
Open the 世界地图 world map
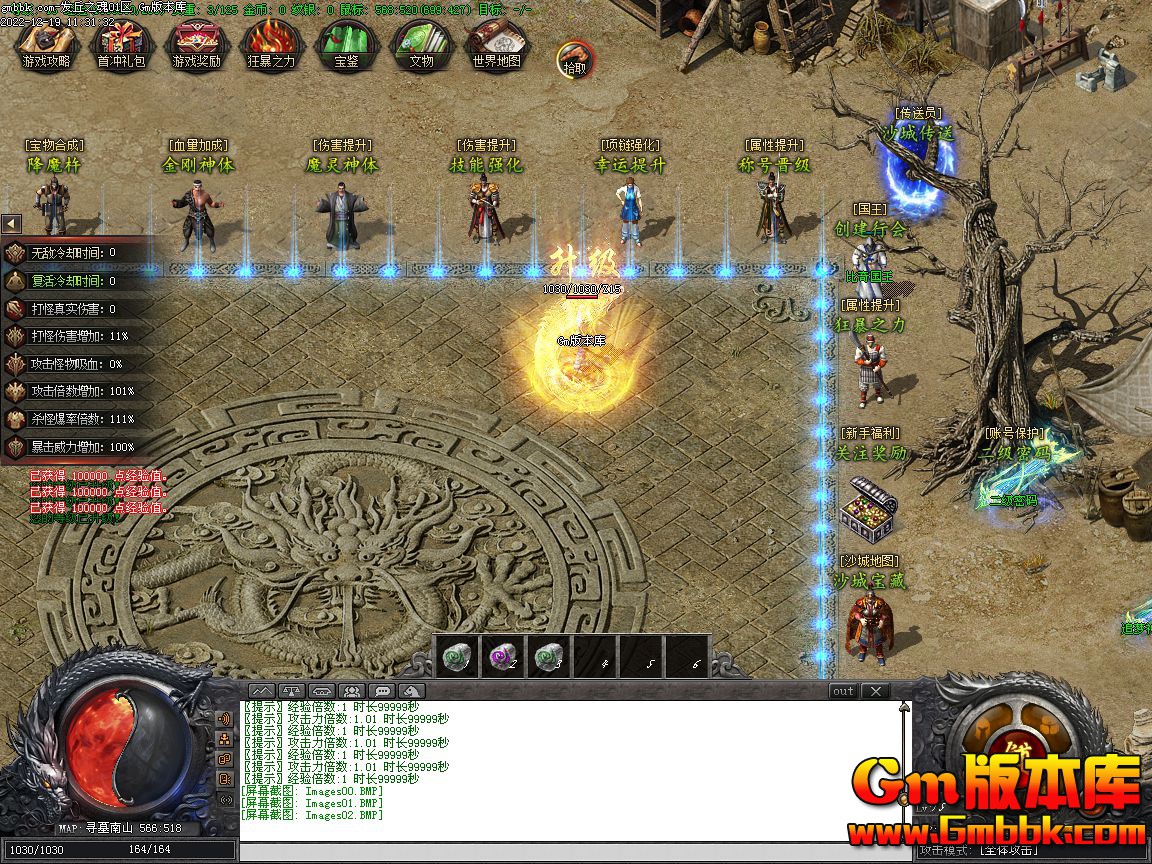pyautogui.click(x=496, y=46)
